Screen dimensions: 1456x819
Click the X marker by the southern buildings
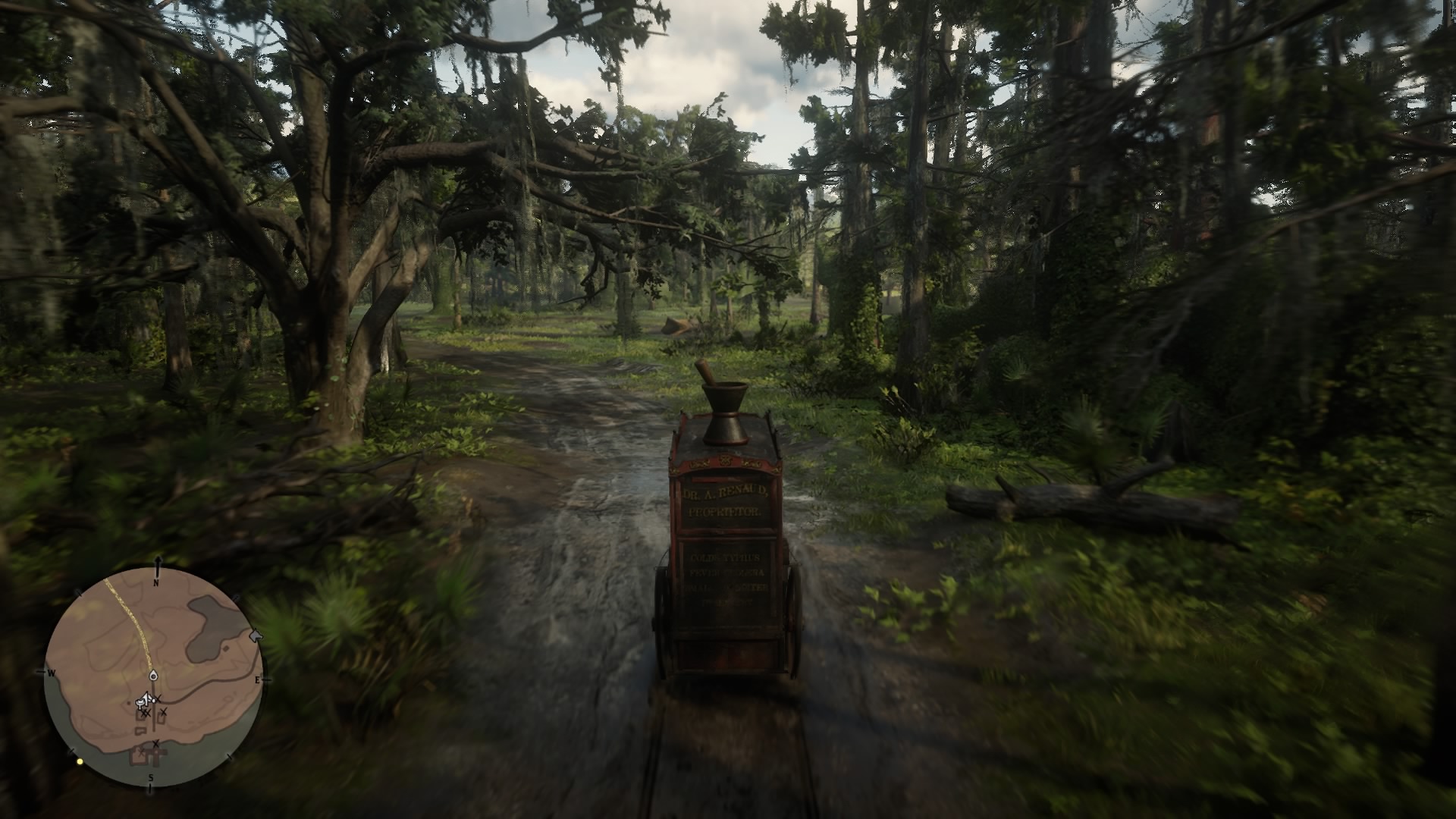tap(156, 744)
